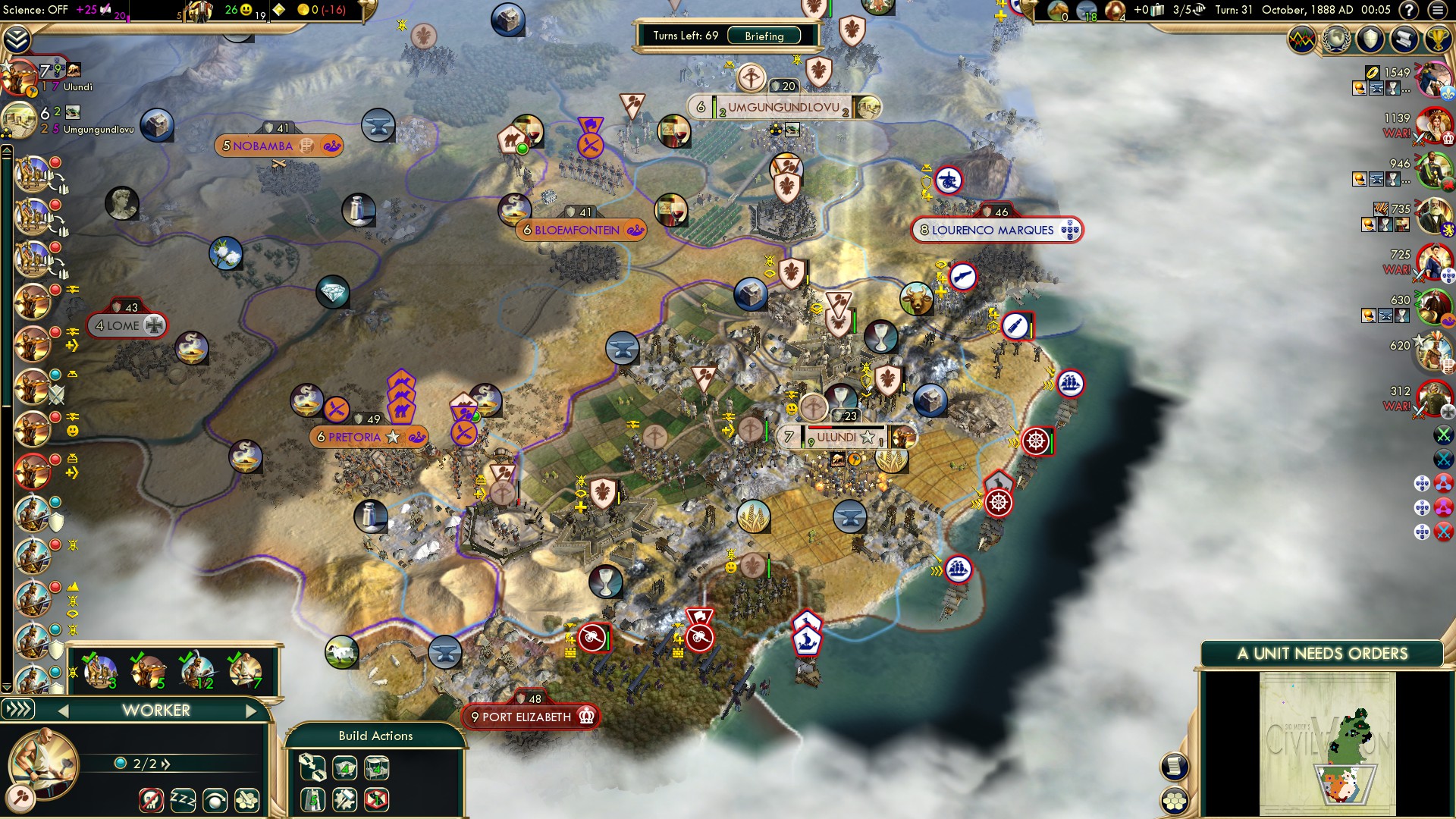
Task: Click the Briefing button
Action: (x=764, y=36)
